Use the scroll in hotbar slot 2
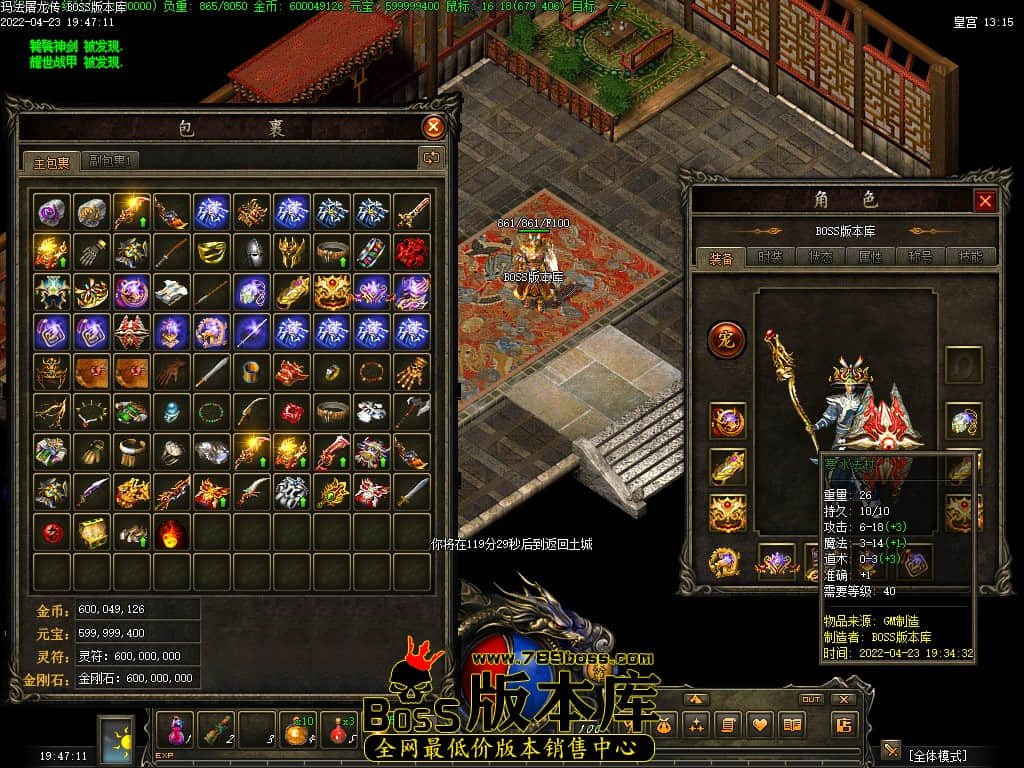The height and width of the screenshot is (768, 1024). coord(217,728)
